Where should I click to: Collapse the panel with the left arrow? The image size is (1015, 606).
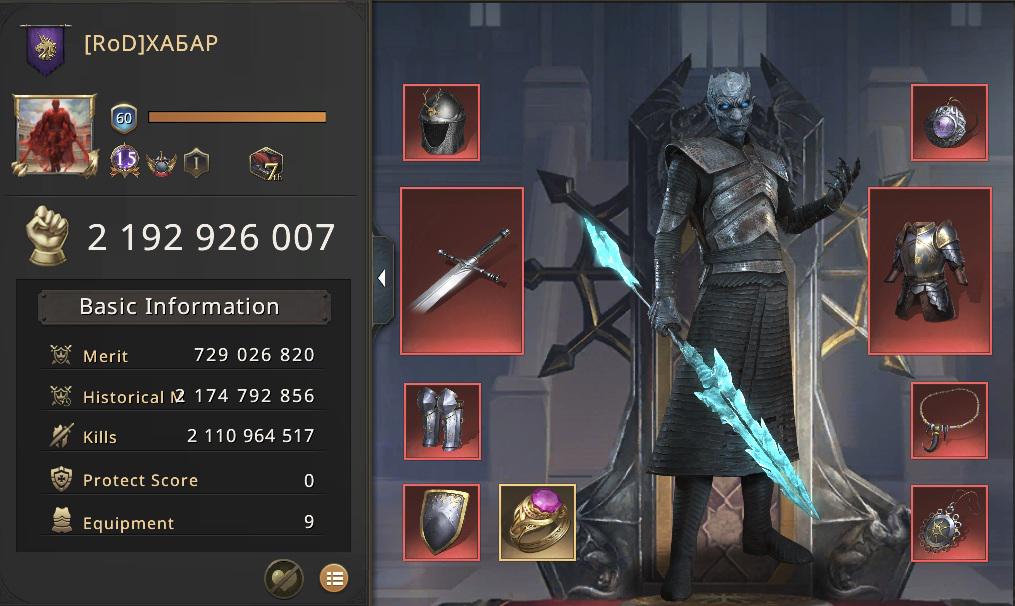pyautogui.click(x=382, y=279)
